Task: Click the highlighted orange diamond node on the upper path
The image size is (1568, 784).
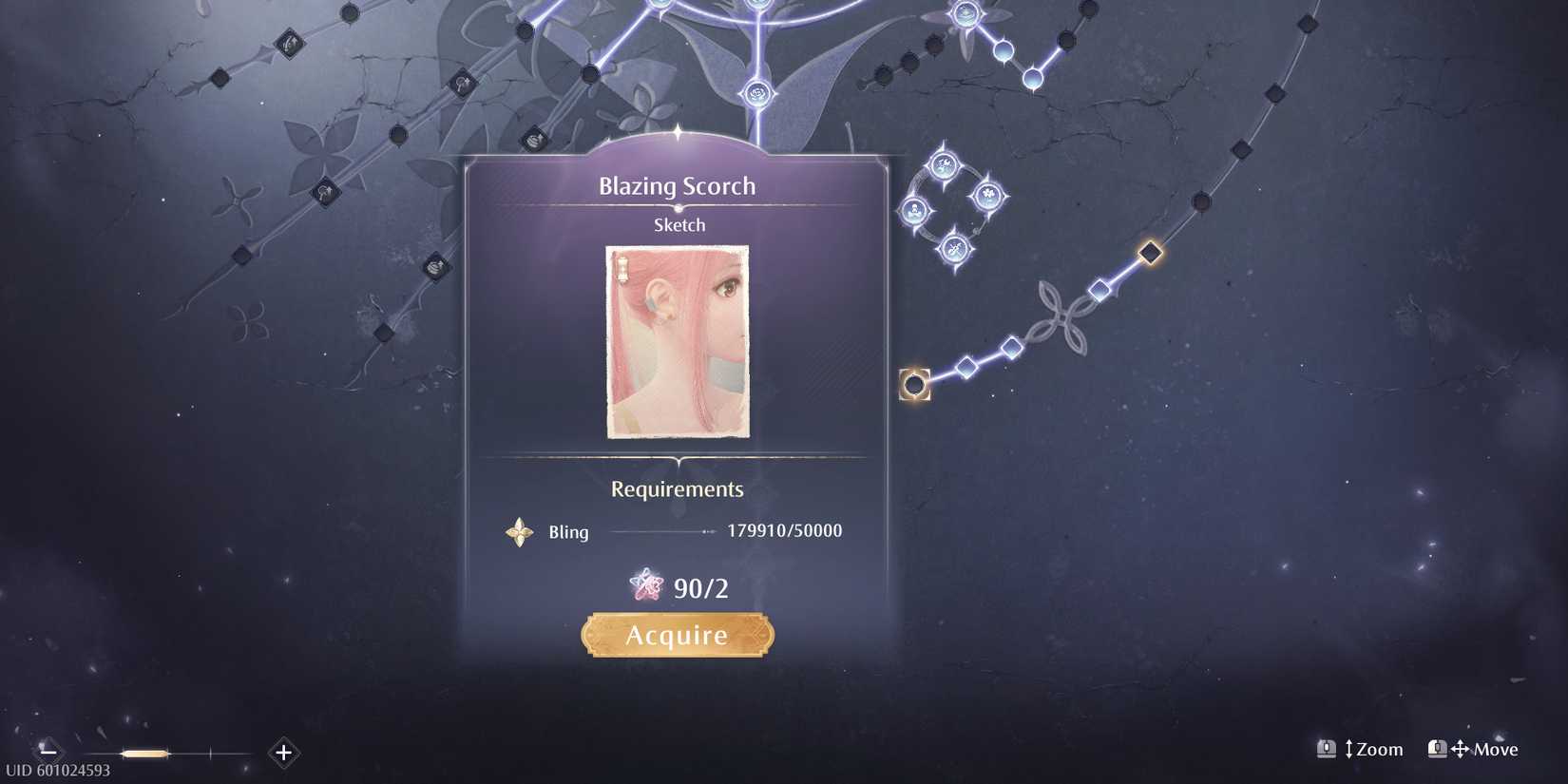Action: pyautogui.click(x=1149, y=252)
